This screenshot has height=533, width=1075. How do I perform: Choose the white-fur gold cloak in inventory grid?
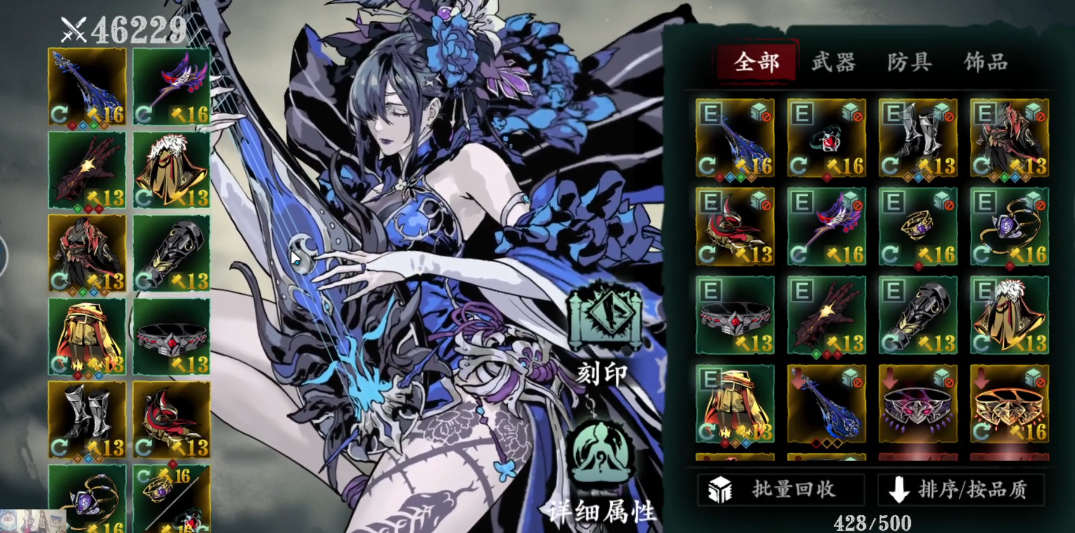[x=1009, y=316]
